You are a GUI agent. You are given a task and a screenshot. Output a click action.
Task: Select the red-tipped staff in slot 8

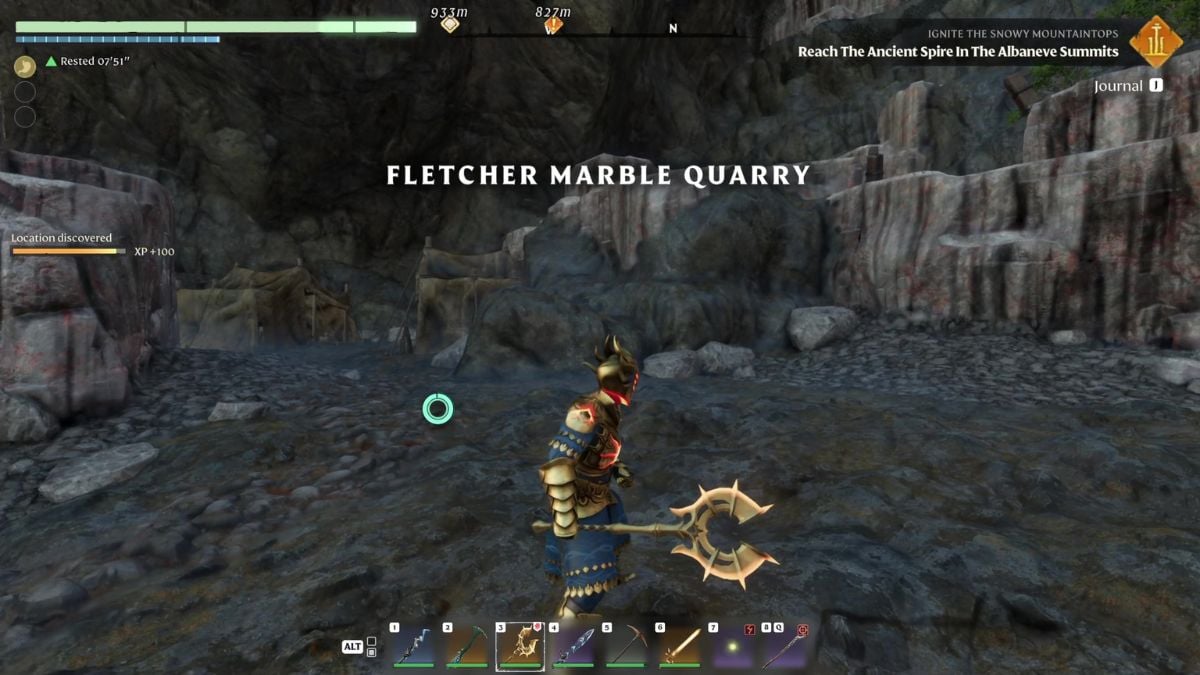(x=784, y=646)
